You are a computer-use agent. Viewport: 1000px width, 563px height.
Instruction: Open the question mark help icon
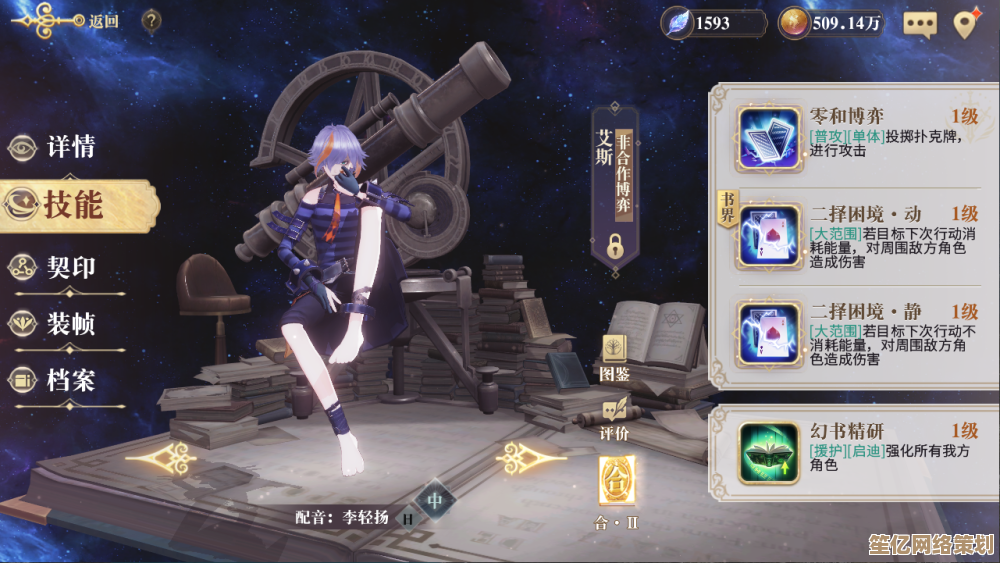tap(151, 20)
